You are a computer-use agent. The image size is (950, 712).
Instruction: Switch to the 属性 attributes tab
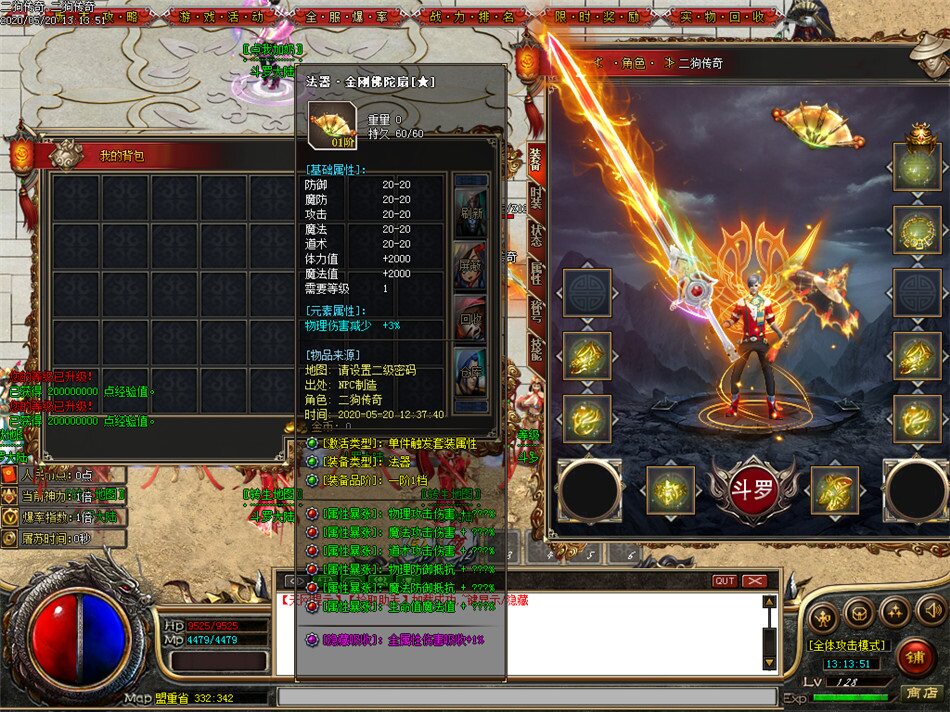click(x=537, y=272)
